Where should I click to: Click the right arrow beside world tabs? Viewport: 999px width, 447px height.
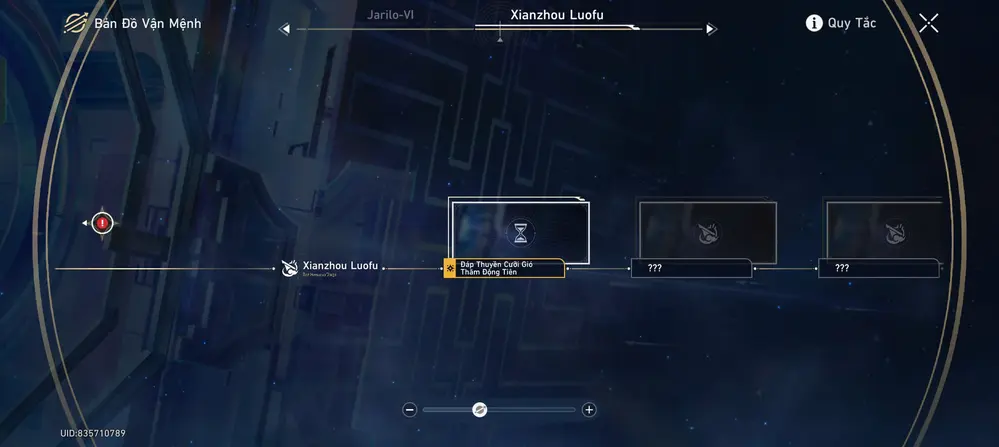coord(711,29)
